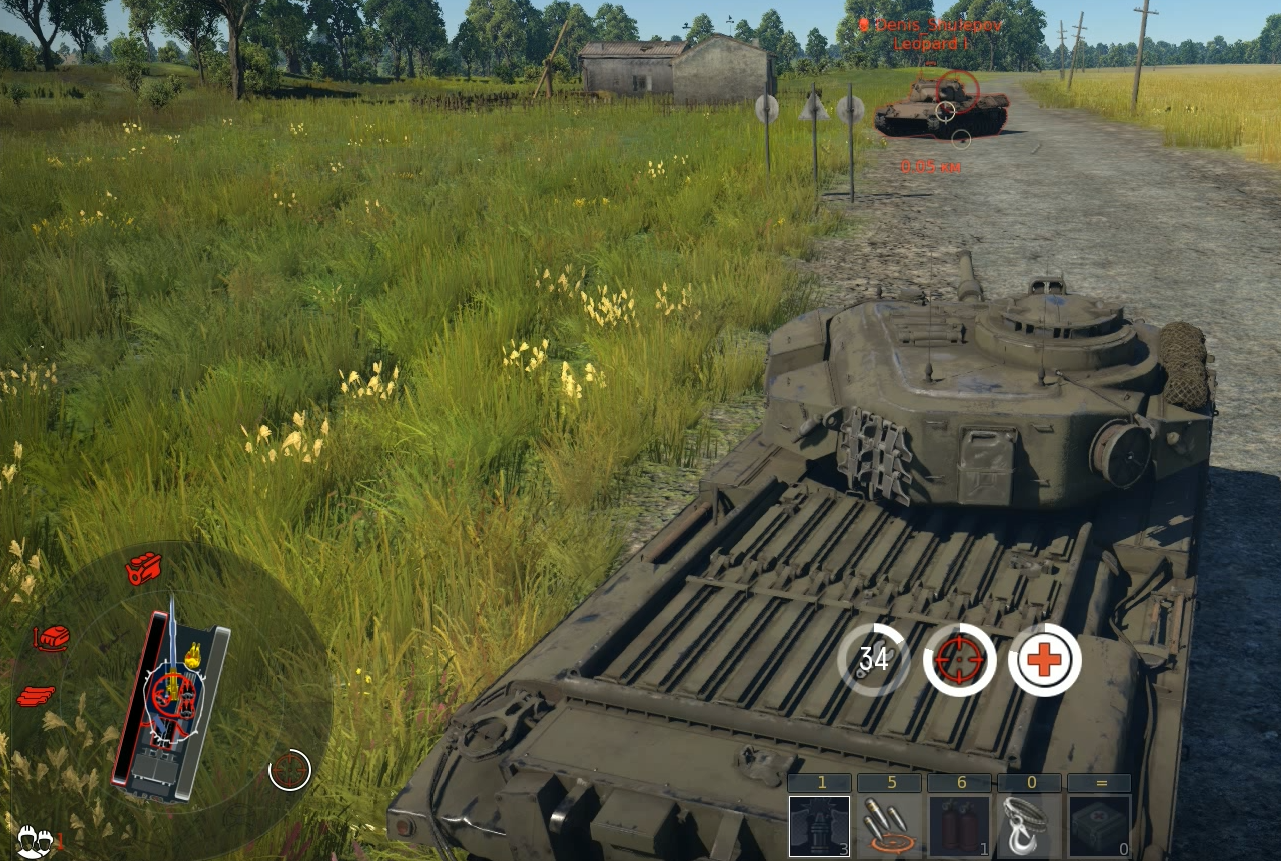The width and height of the screenshot is (1281, 861).
Task: Click the wrench repair timer icon
Action: coord(873,660)
